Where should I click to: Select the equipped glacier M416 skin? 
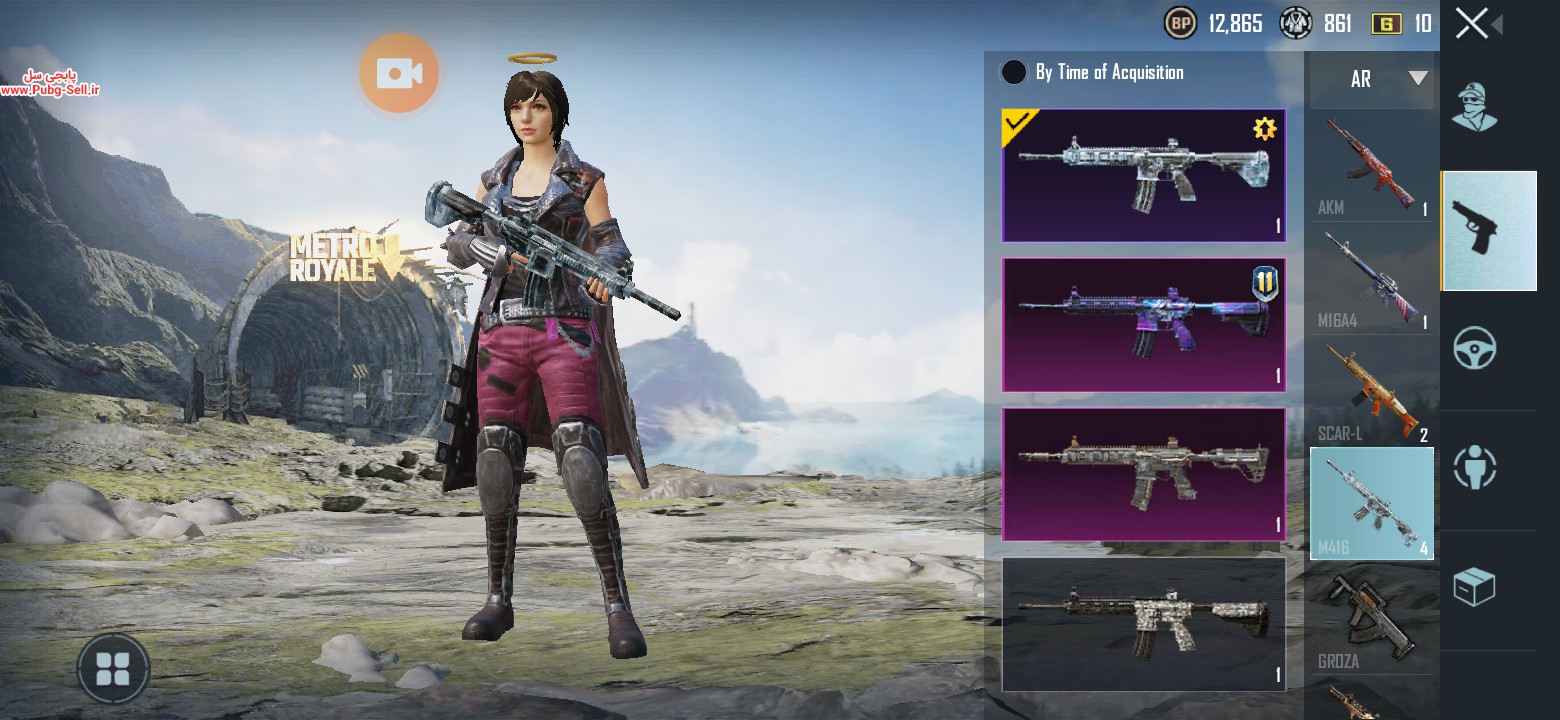tap(1143, 176)
